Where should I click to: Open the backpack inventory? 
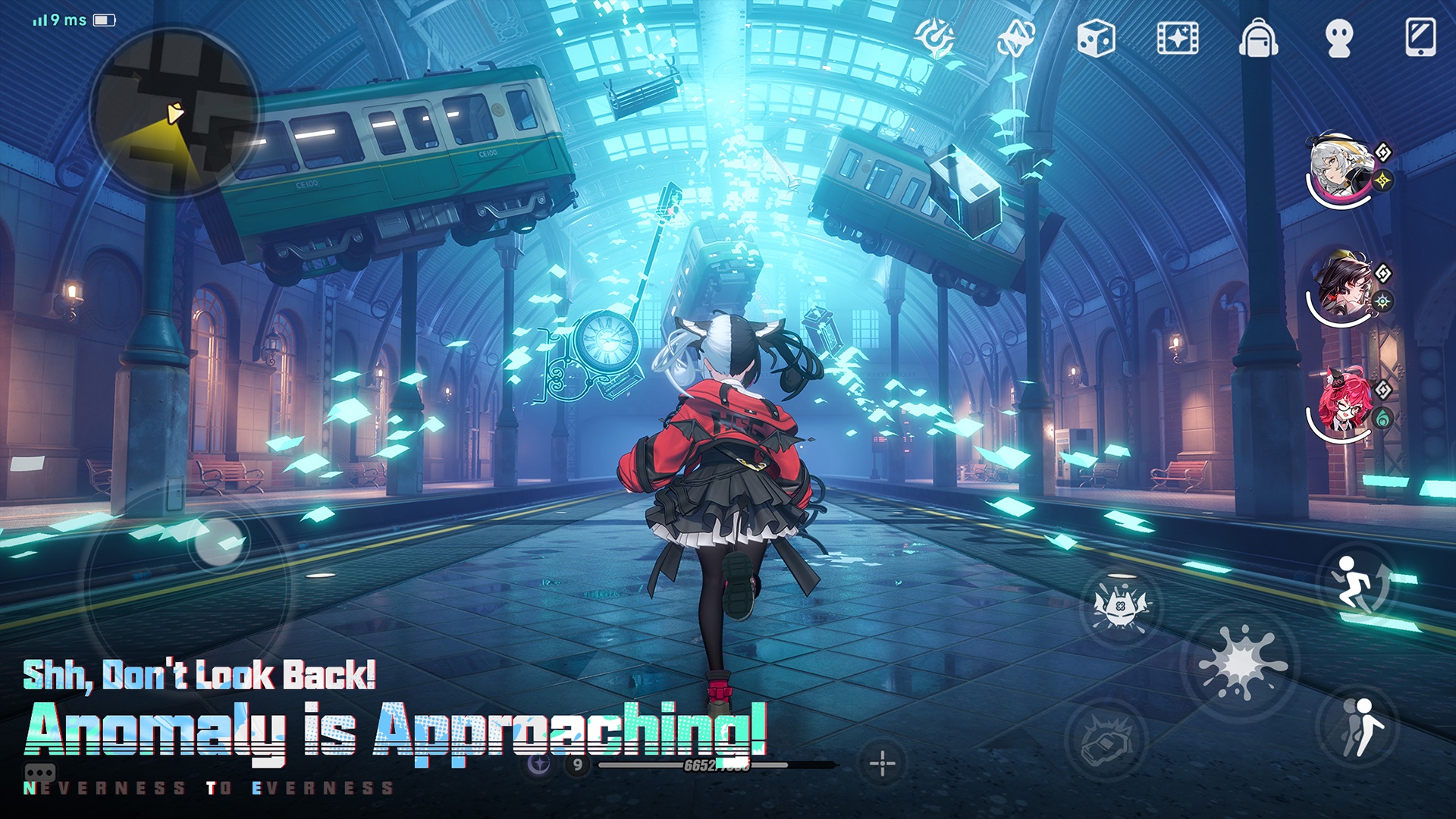pyautogui.click(x=1258, y=38)
